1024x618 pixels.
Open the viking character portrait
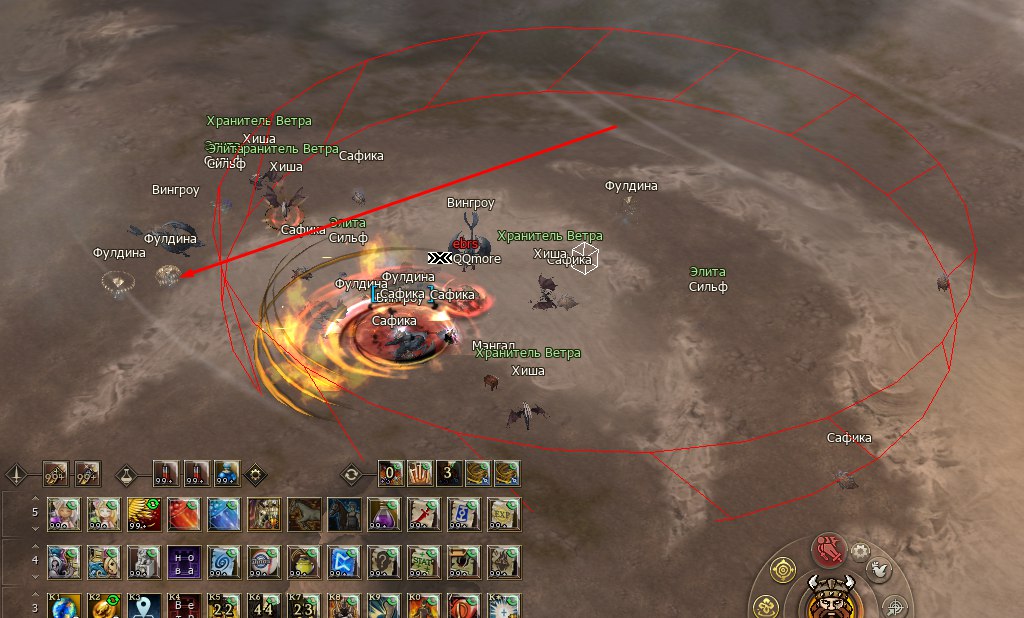coord(829,599)
